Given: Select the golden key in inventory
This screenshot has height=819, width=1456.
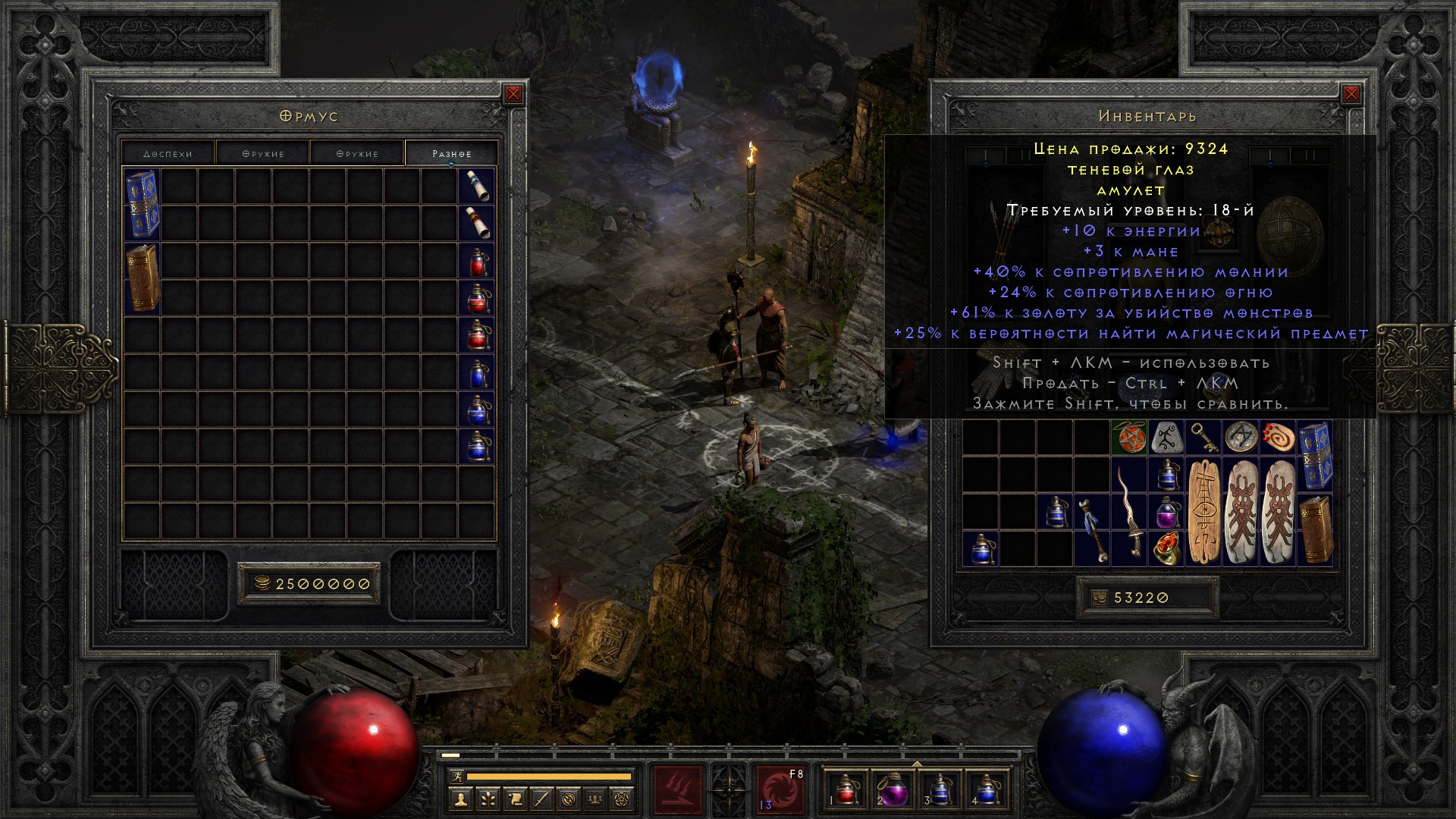Looking at the screenshot, I should pos(1203,438).
